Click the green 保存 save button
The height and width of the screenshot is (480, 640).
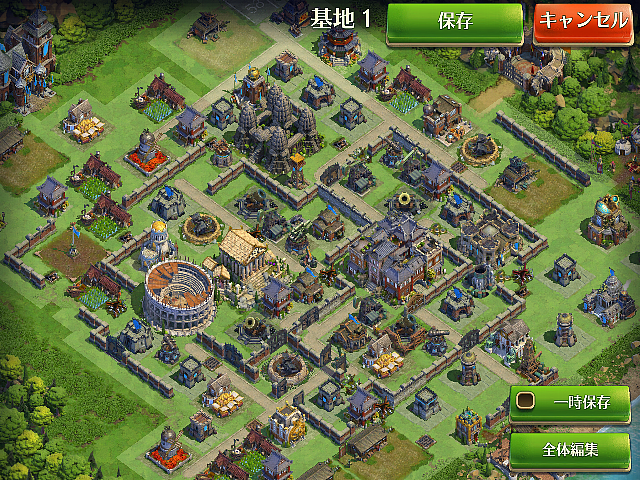point(455,21)
